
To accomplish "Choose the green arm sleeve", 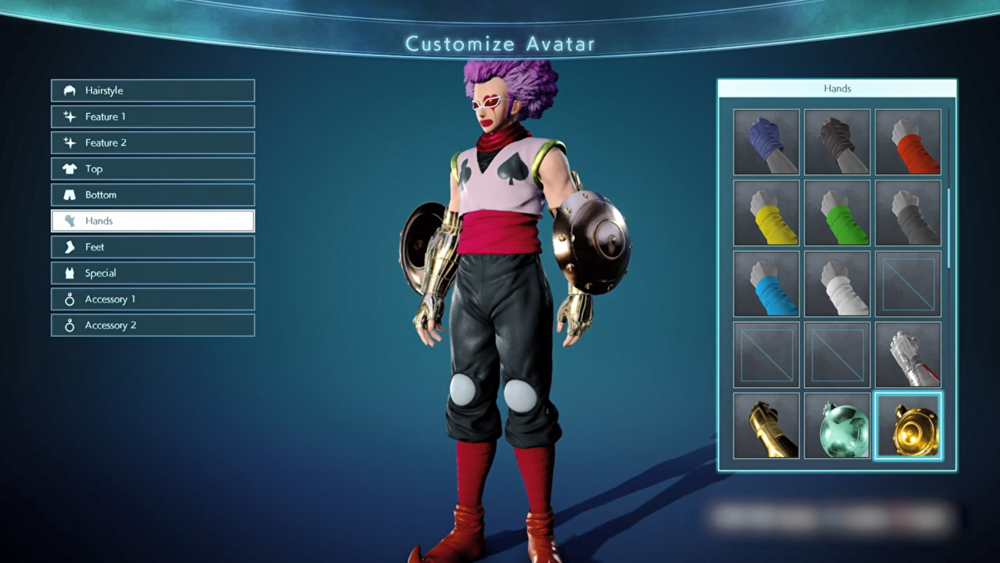I will click(x=837, y=213).
